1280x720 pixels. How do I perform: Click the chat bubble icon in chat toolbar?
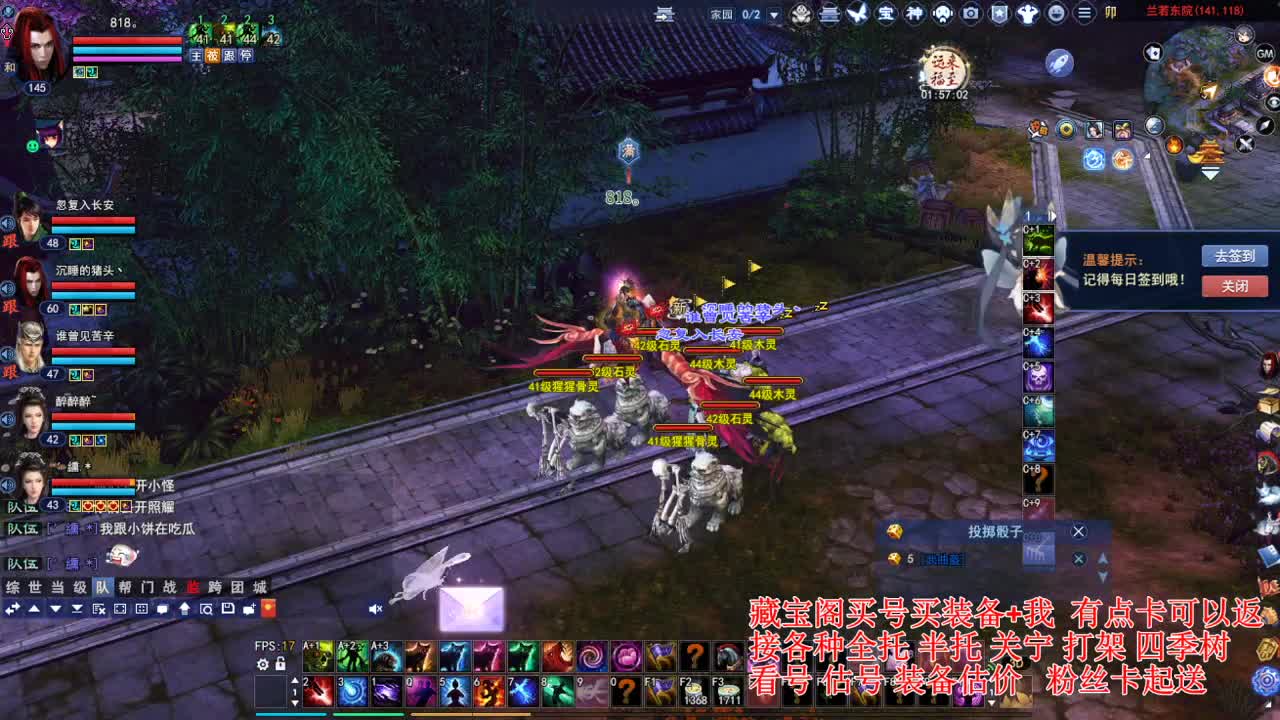(162, 609)
